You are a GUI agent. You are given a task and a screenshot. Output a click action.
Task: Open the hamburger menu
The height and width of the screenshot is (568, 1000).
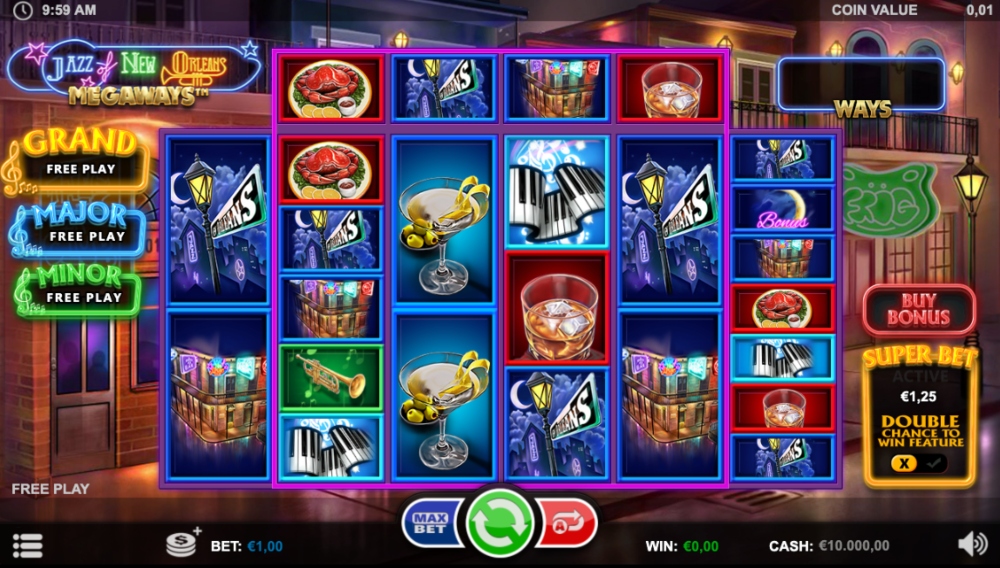(27, 546)
